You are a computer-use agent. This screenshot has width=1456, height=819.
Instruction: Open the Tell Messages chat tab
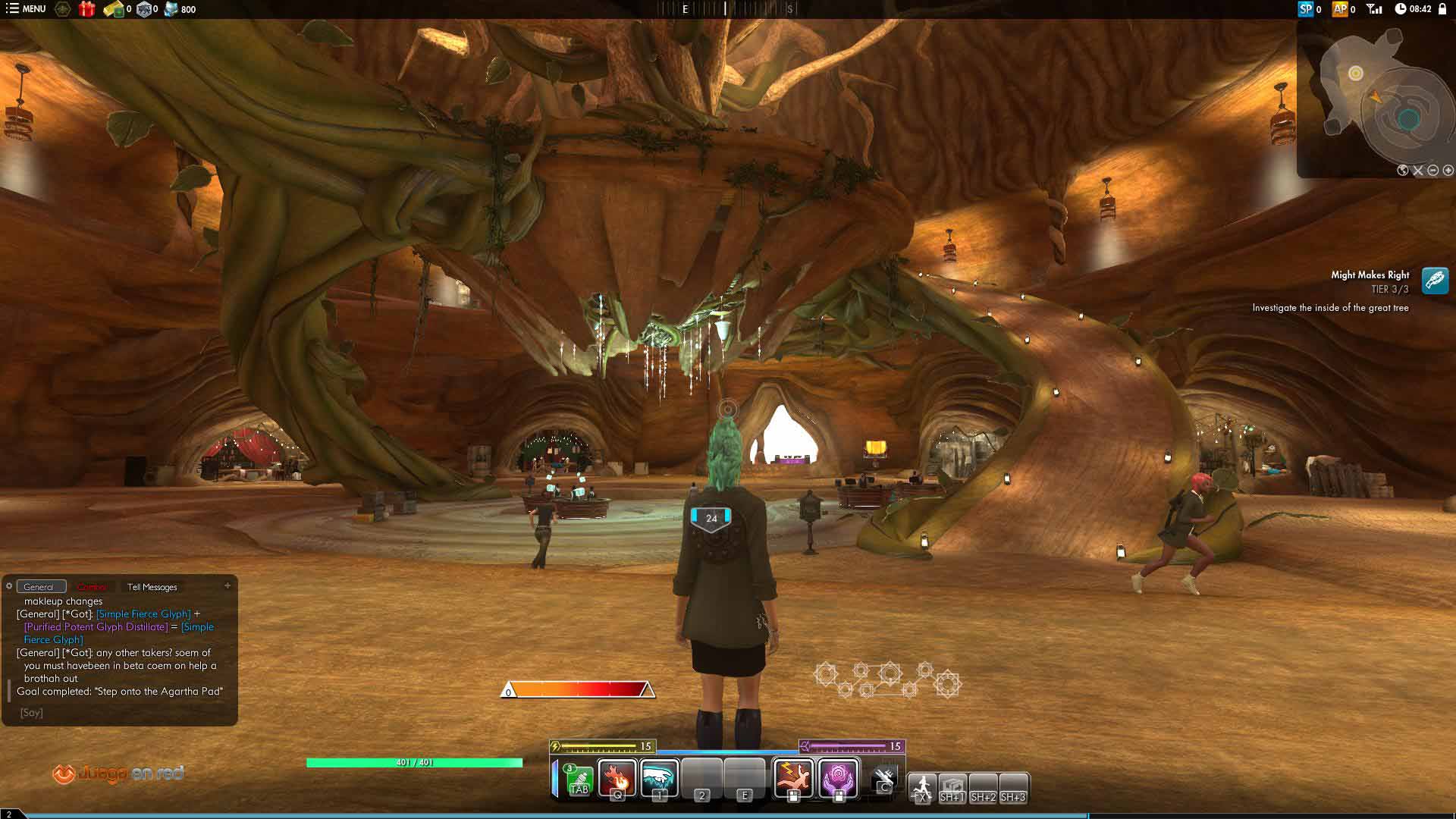click(x=152, y=587)
